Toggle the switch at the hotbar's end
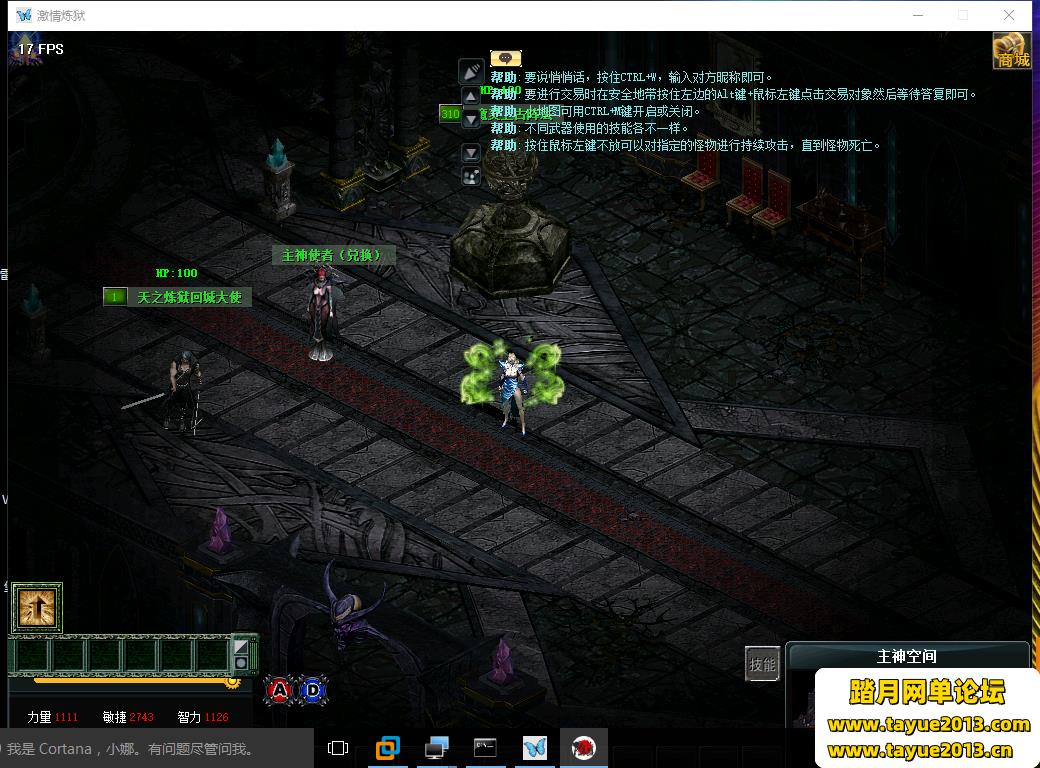Screen dimensions: 1040x768 click(x=241, y=654)
